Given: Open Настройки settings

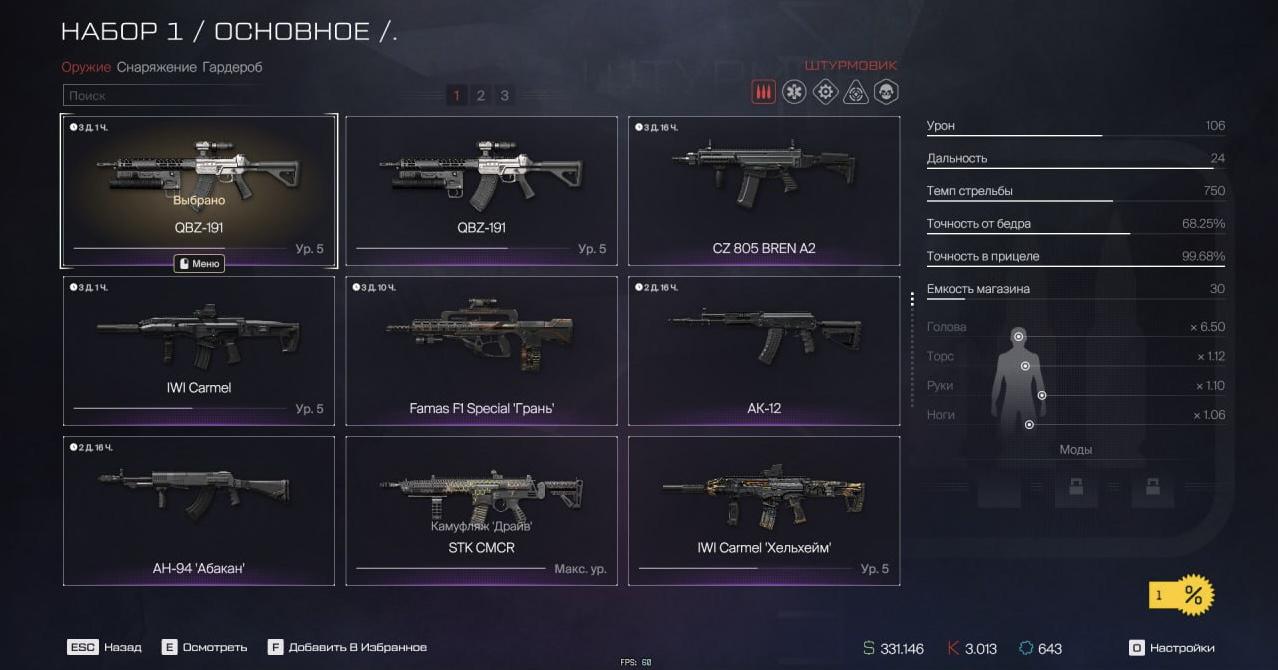Looking at the screenshot, I should (x=1172, y=648).
